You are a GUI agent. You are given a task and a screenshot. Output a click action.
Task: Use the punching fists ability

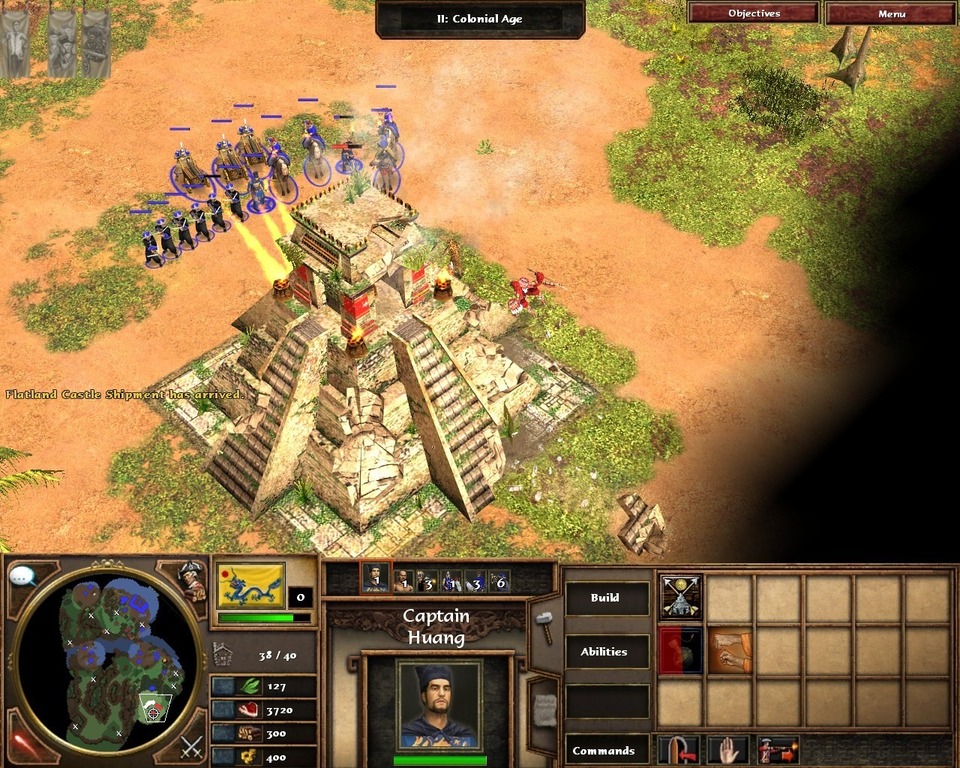pyautogui.click(x=730, y=651)
